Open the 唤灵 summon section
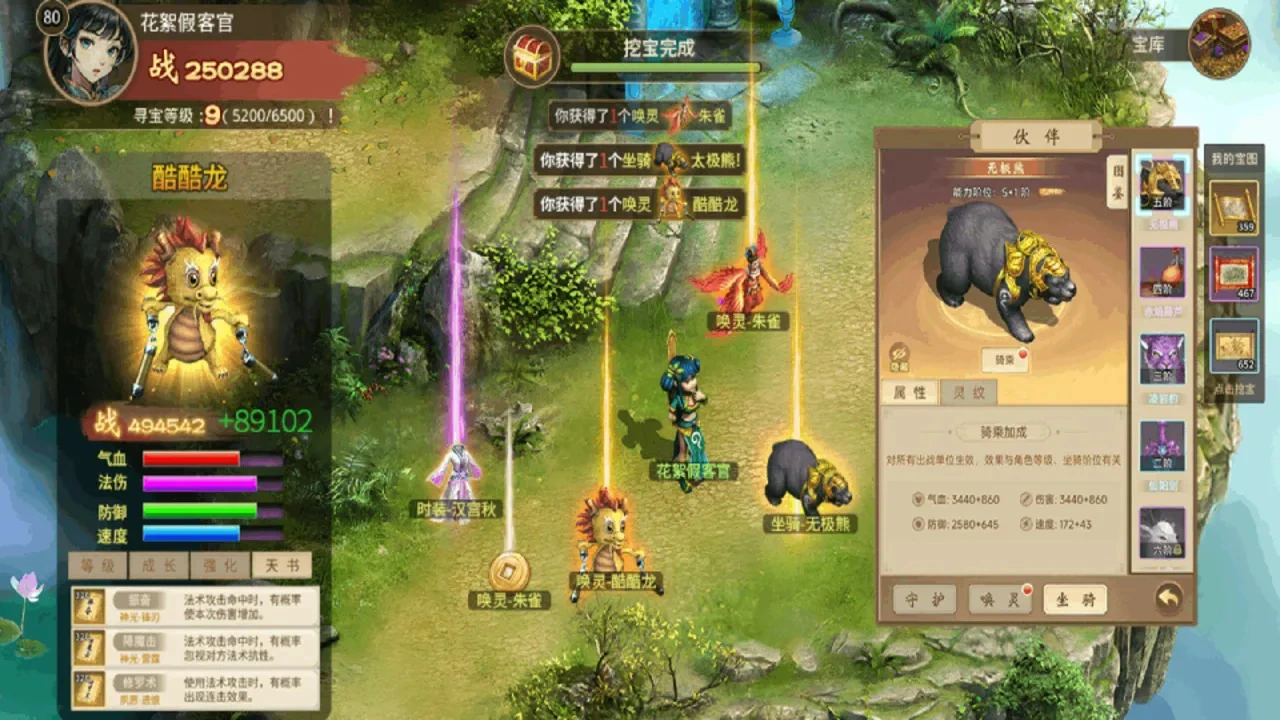The width and height of the screenshot is (1280, 720). coord(1000,599)
